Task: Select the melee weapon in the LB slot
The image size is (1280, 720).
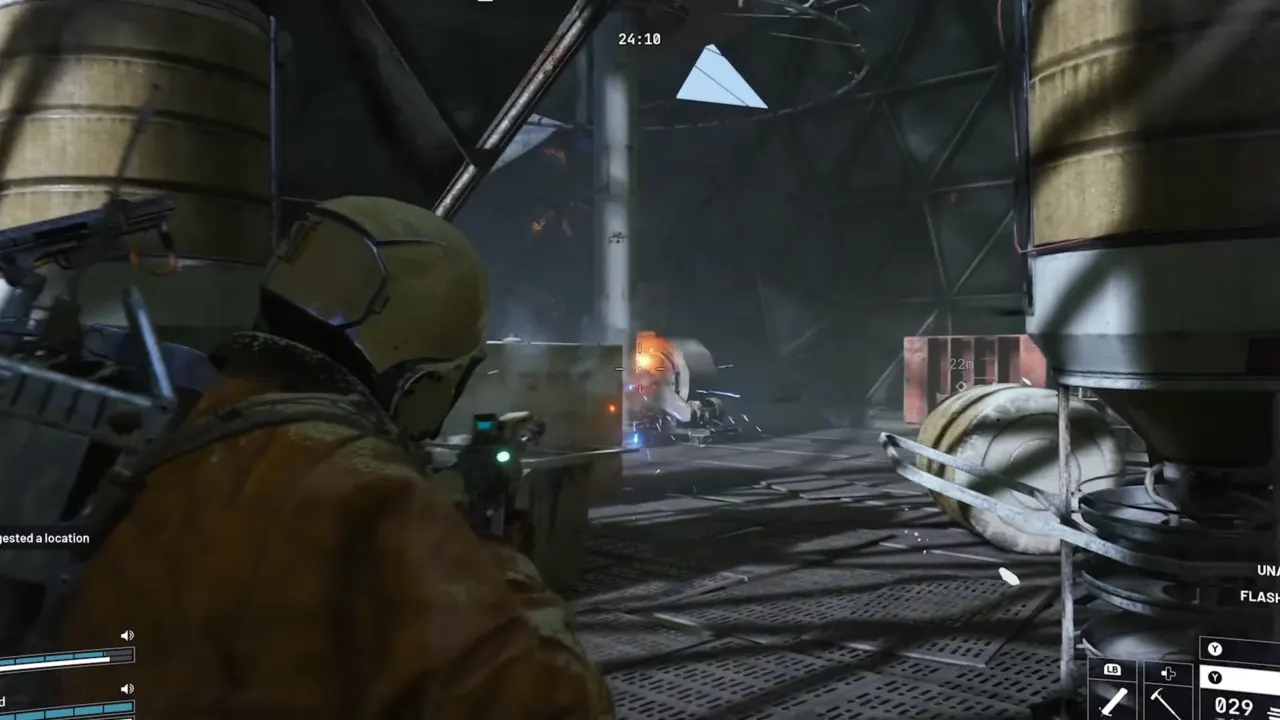Action: tap(1115, 700)
